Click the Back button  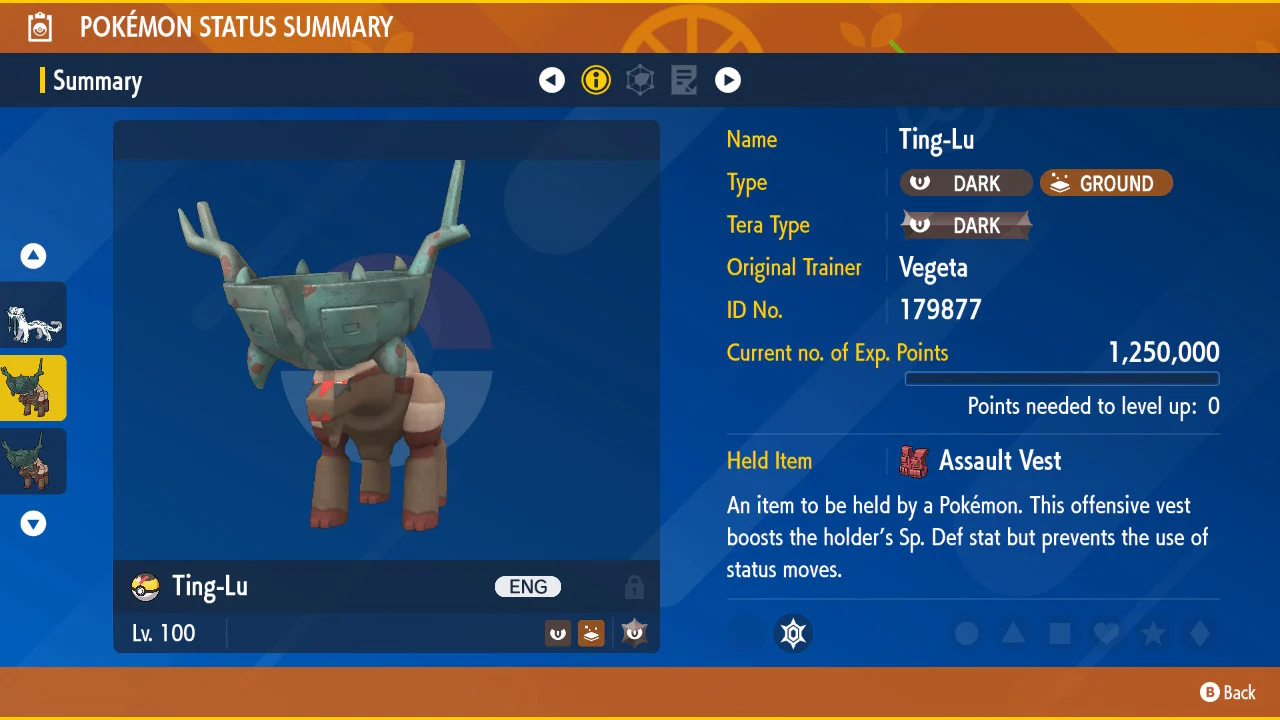pos(1228,692)
